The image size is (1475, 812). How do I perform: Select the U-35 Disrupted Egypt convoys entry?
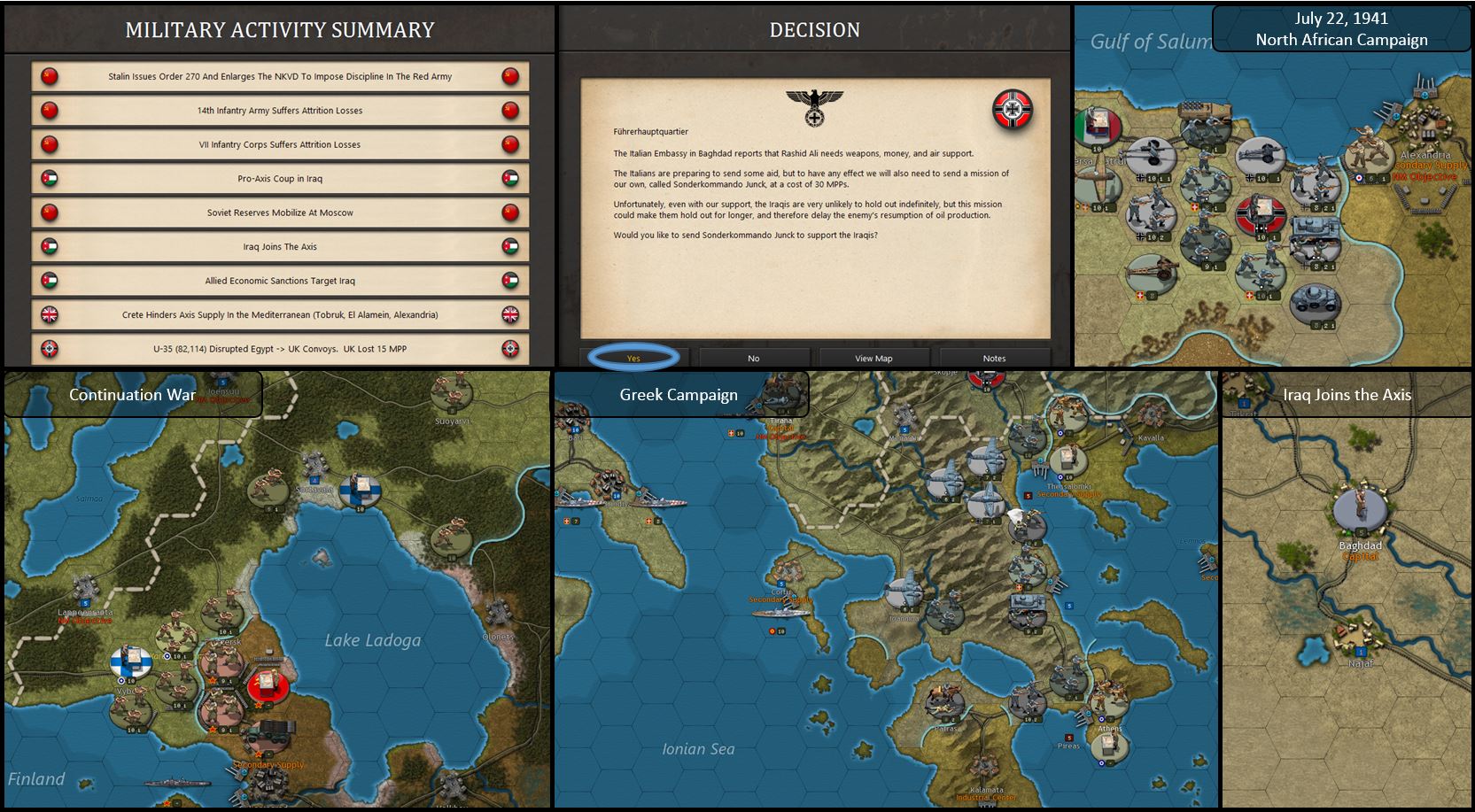click(x=280, y=349)
